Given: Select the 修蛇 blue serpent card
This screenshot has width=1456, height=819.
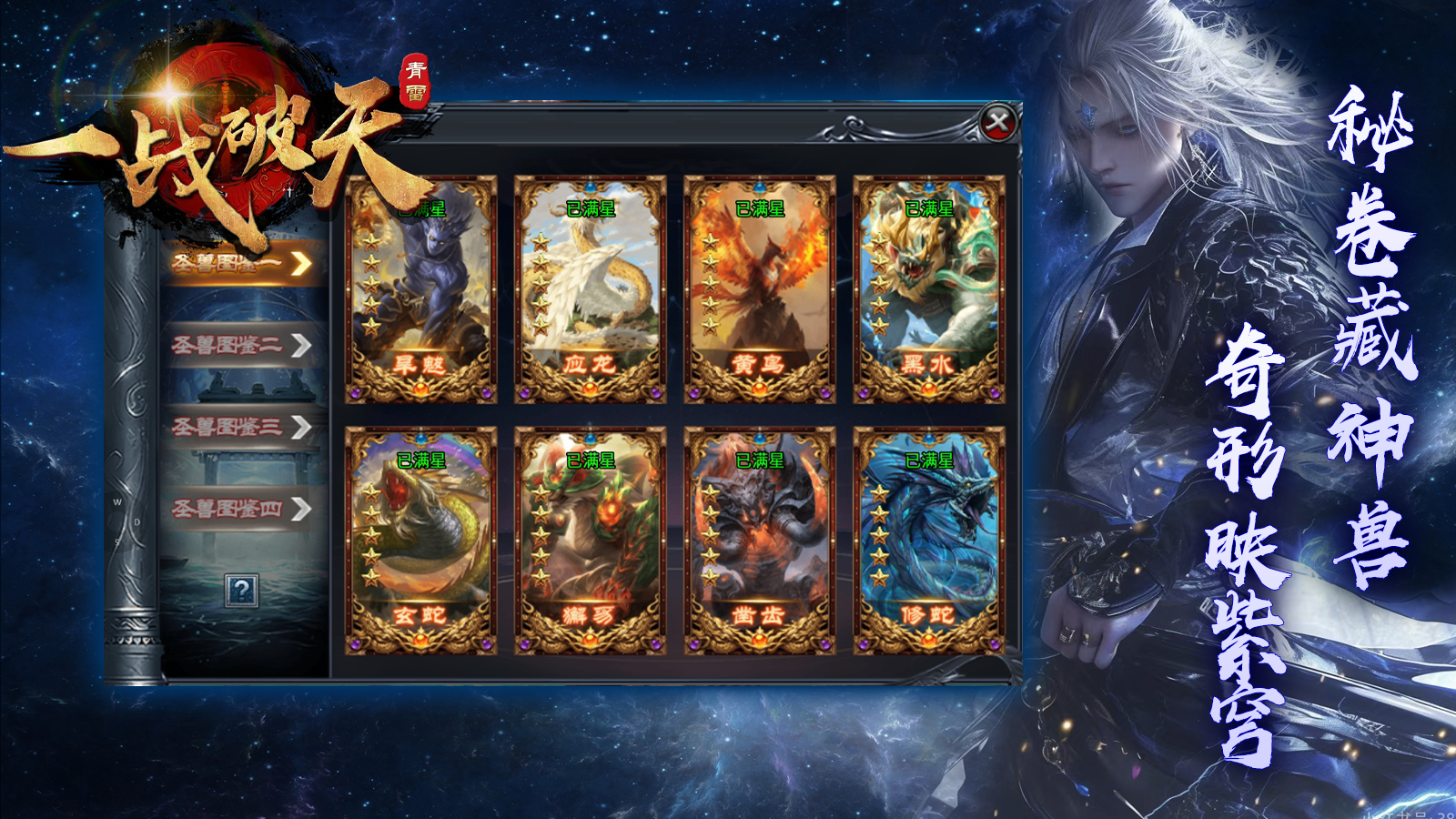Looking at the screenshot, I should coord(928,541).
